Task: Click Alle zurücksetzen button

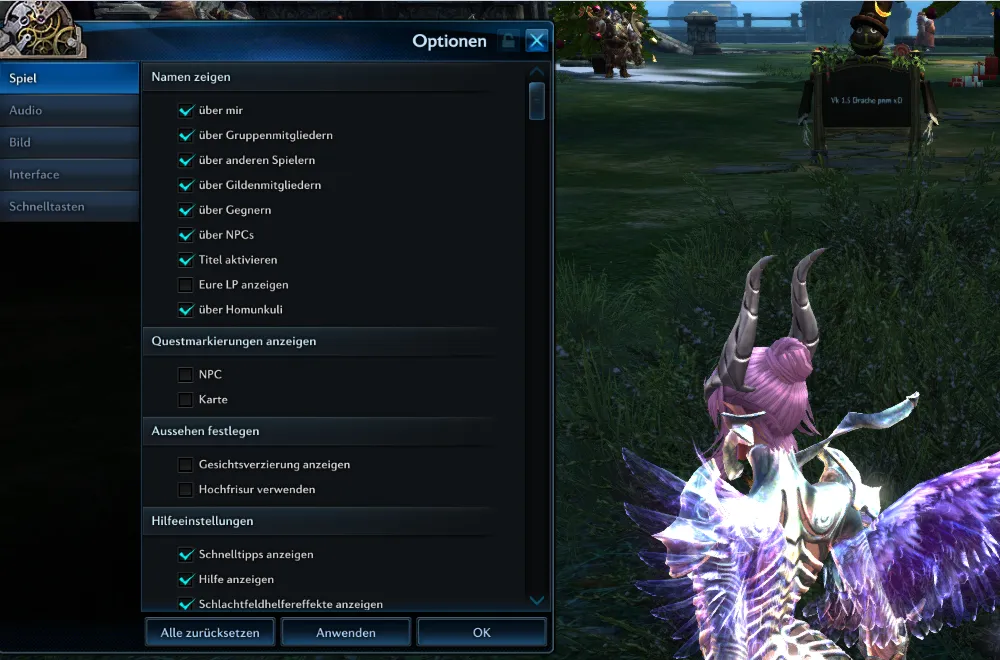Action: tap(210, 632)
